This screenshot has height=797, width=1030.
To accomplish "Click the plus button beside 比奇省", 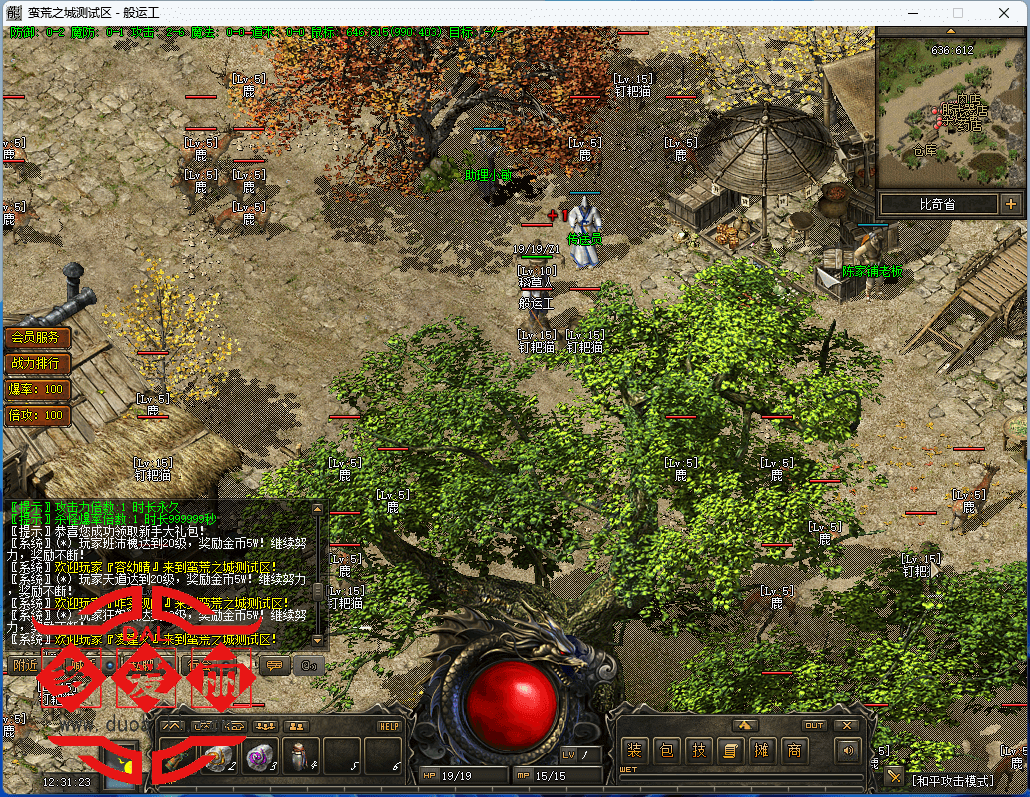I will (x=1010, y=204).
